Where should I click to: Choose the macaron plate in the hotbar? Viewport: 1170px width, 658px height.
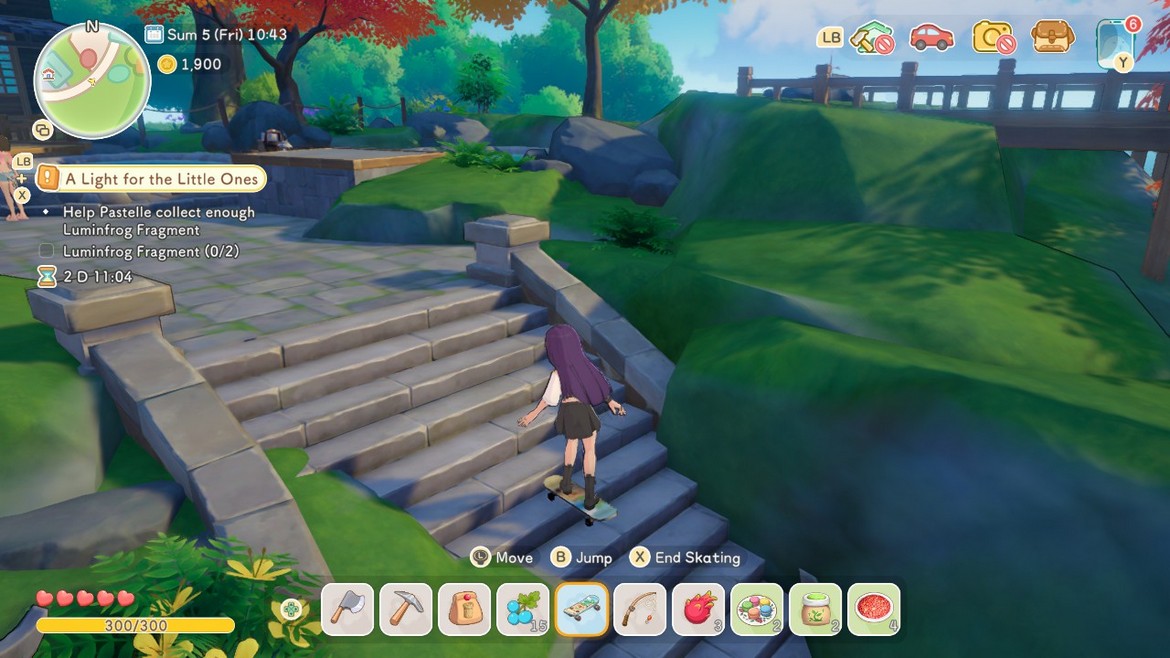(x=757, y=609)
